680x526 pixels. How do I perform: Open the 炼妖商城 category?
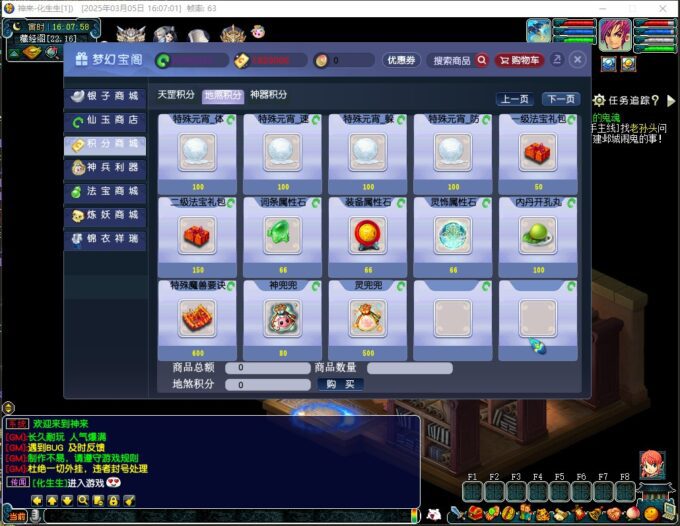point(104,215)
